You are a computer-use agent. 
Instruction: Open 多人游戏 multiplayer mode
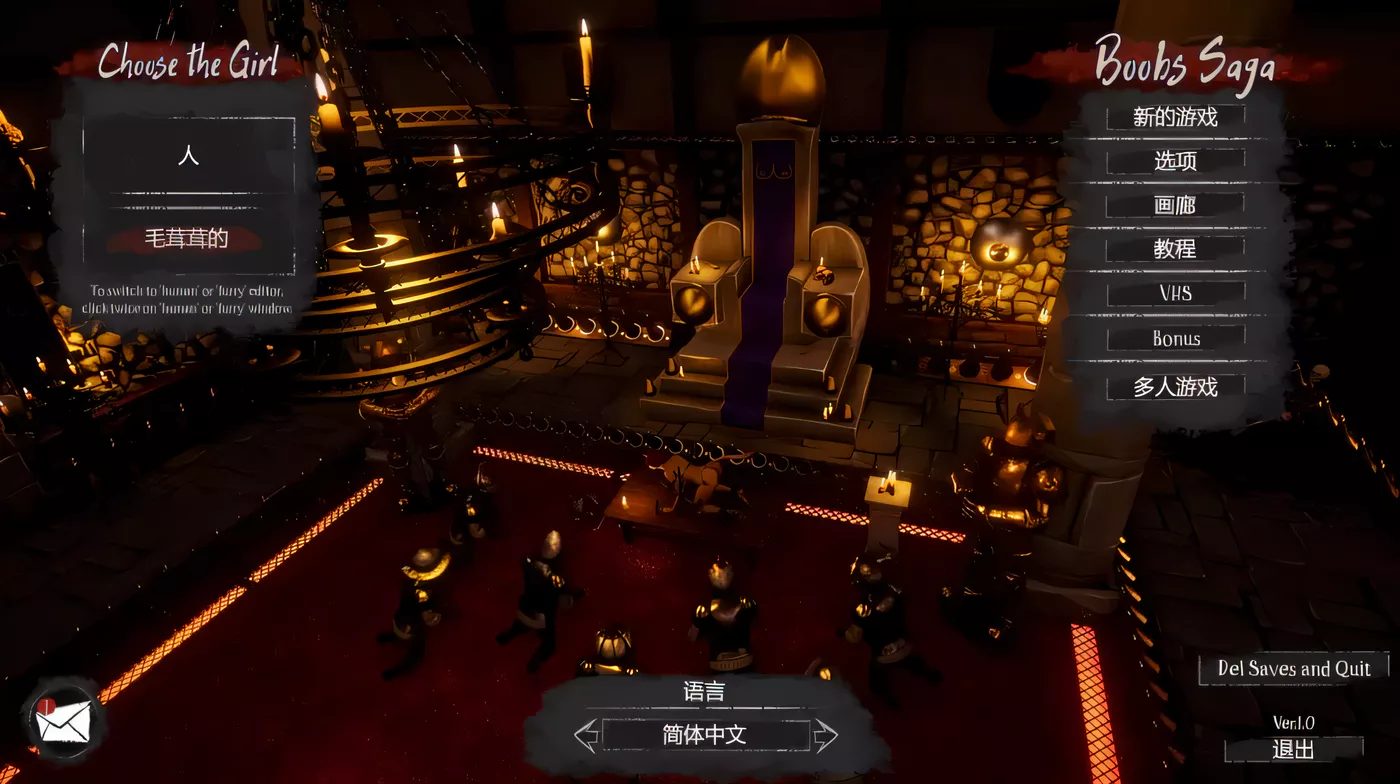[x=1175, y=387]
